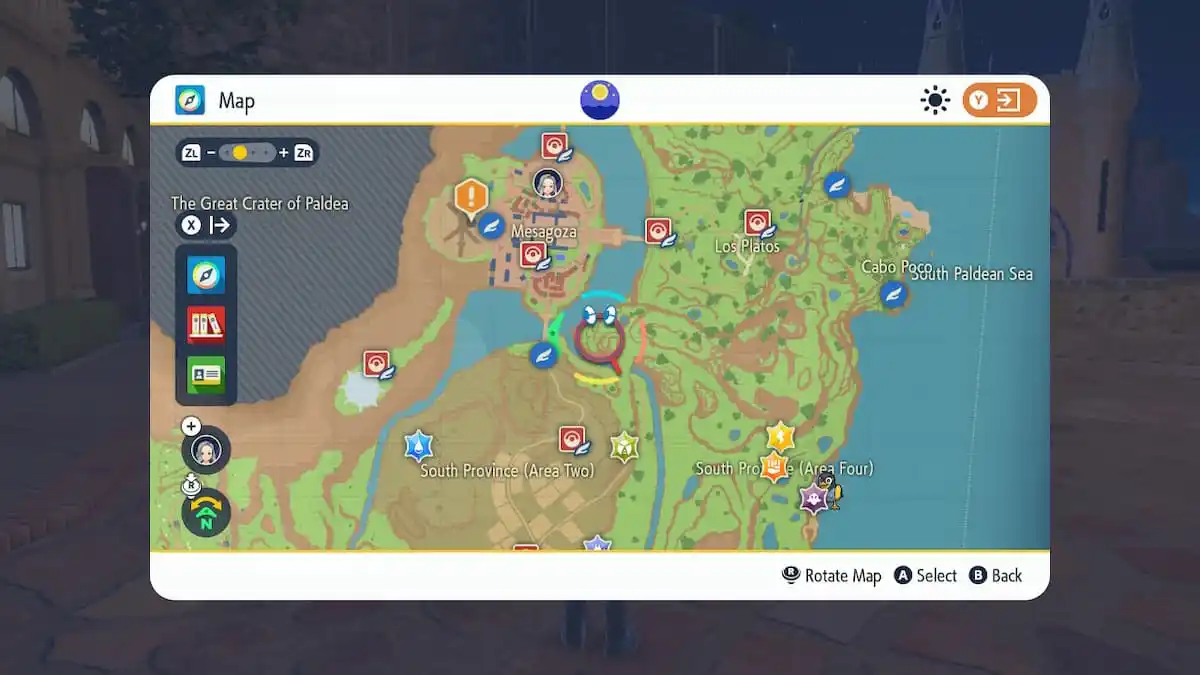This screenshot has width=1200, height=675.
Task: Choose the Cabo Poco fly point
Action: point(893,294)
